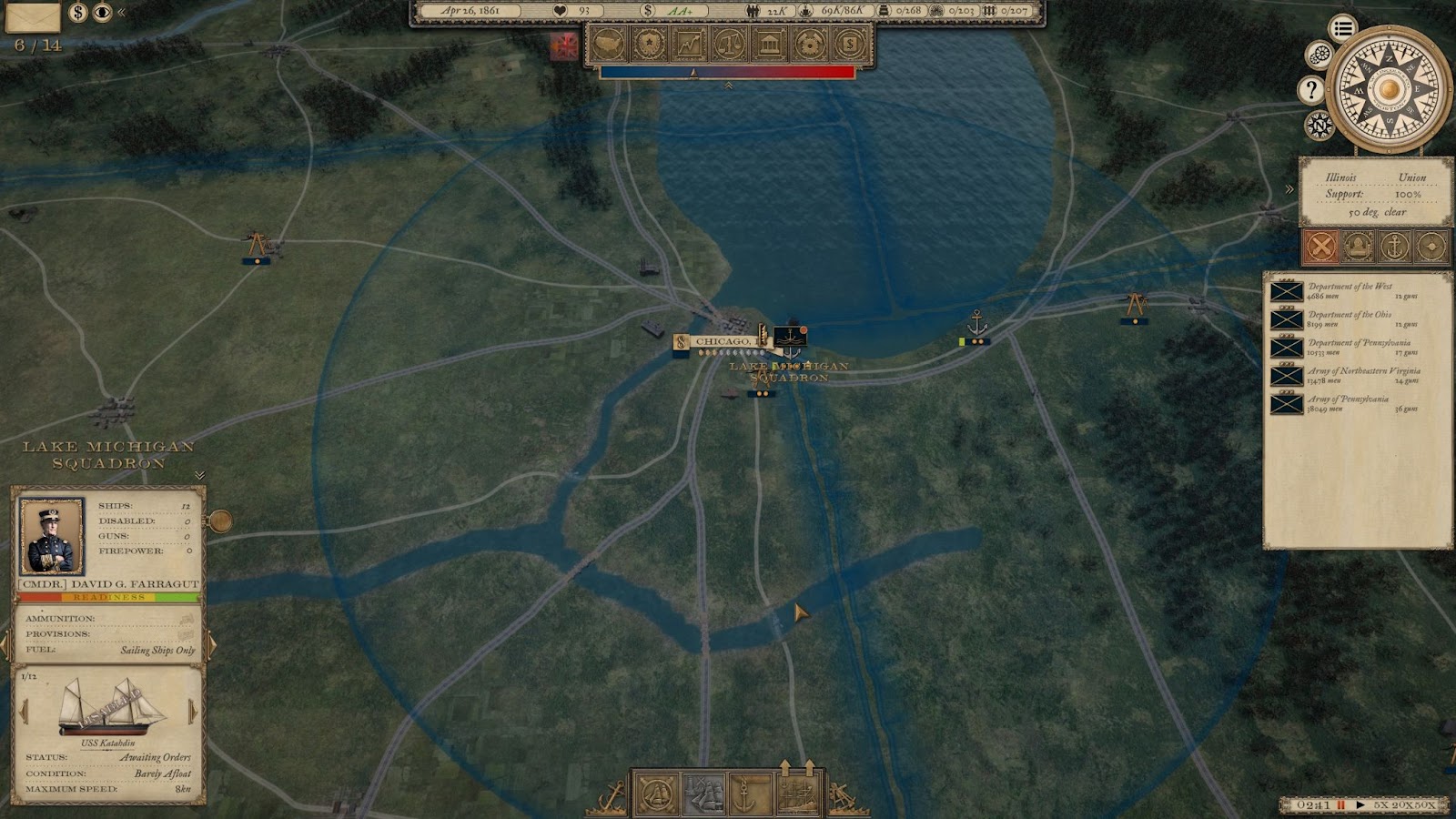This screenshot has height=819, width=1456.
Task: Pause the game with the red pause button
Action: (1340, 805)
